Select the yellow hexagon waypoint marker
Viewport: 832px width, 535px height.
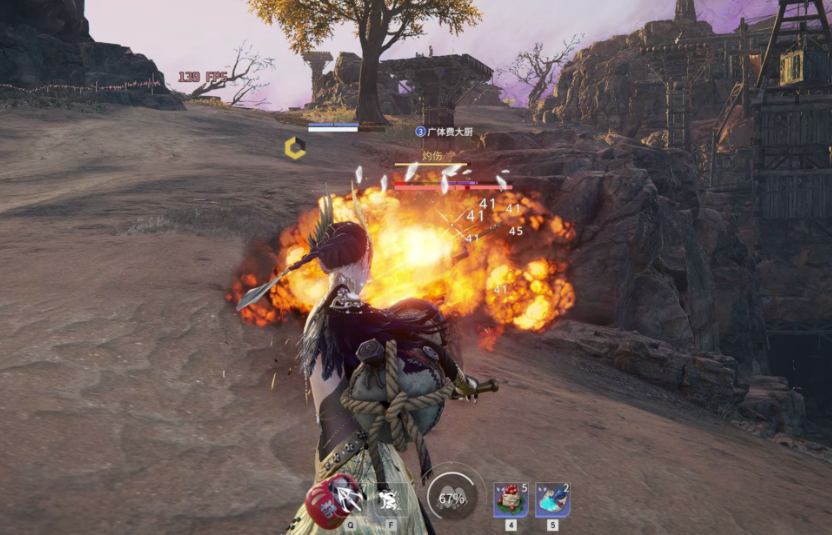click(295, 148)
